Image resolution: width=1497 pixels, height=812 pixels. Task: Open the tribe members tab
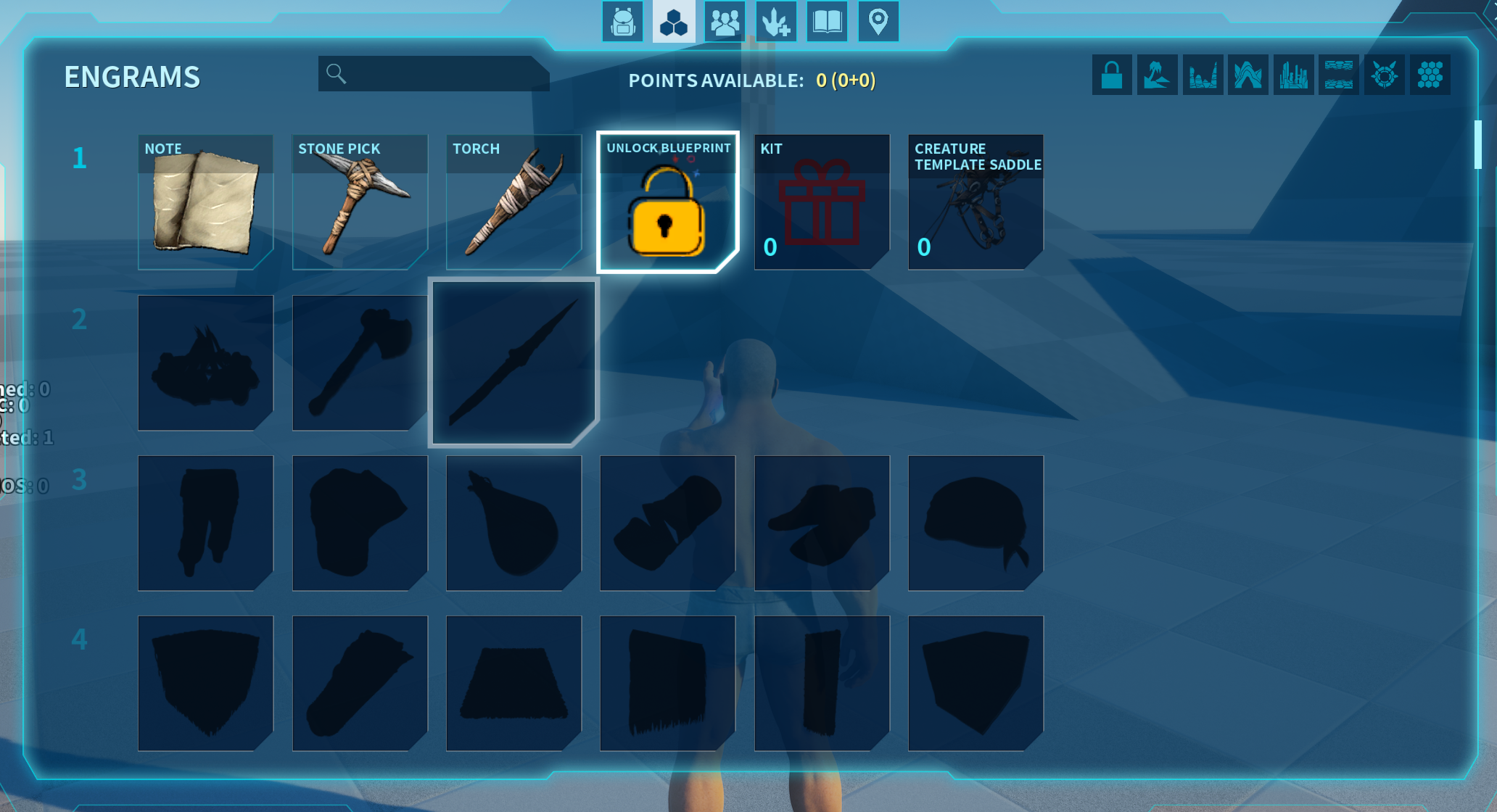point(725,22)
